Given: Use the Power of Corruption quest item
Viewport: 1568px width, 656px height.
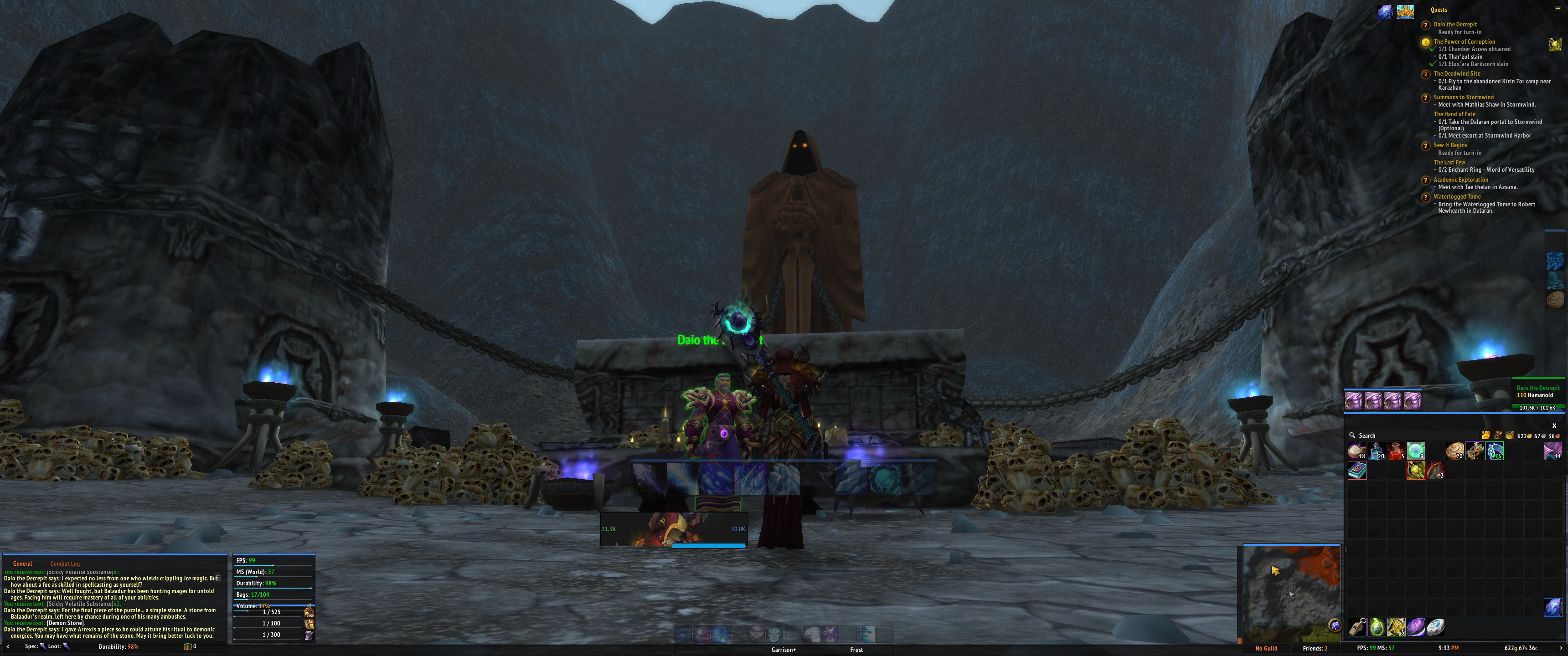Looking at the screenshot, I should coord(1555,45).
